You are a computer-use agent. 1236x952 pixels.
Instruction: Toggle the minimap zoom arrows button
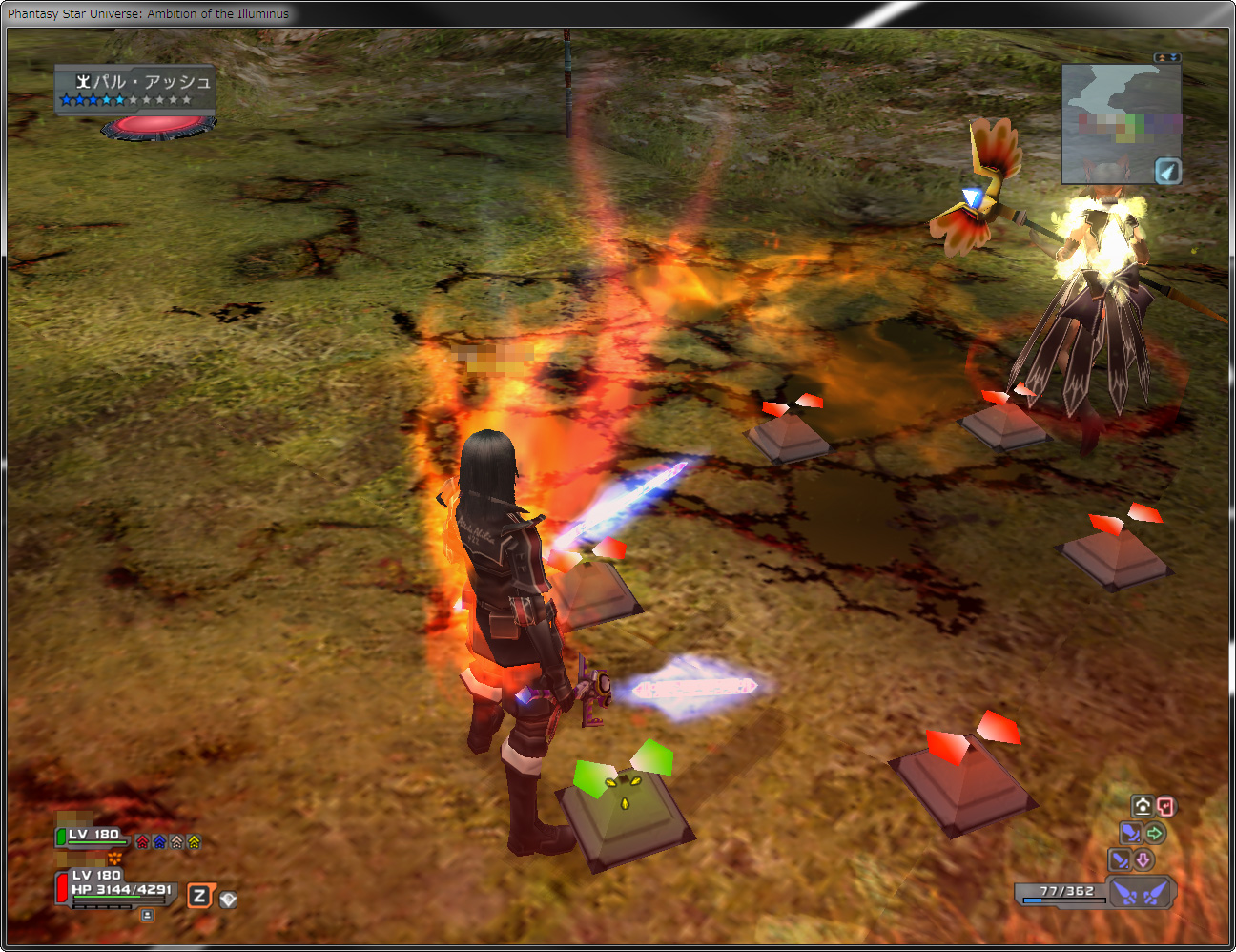click(1167, 57)
